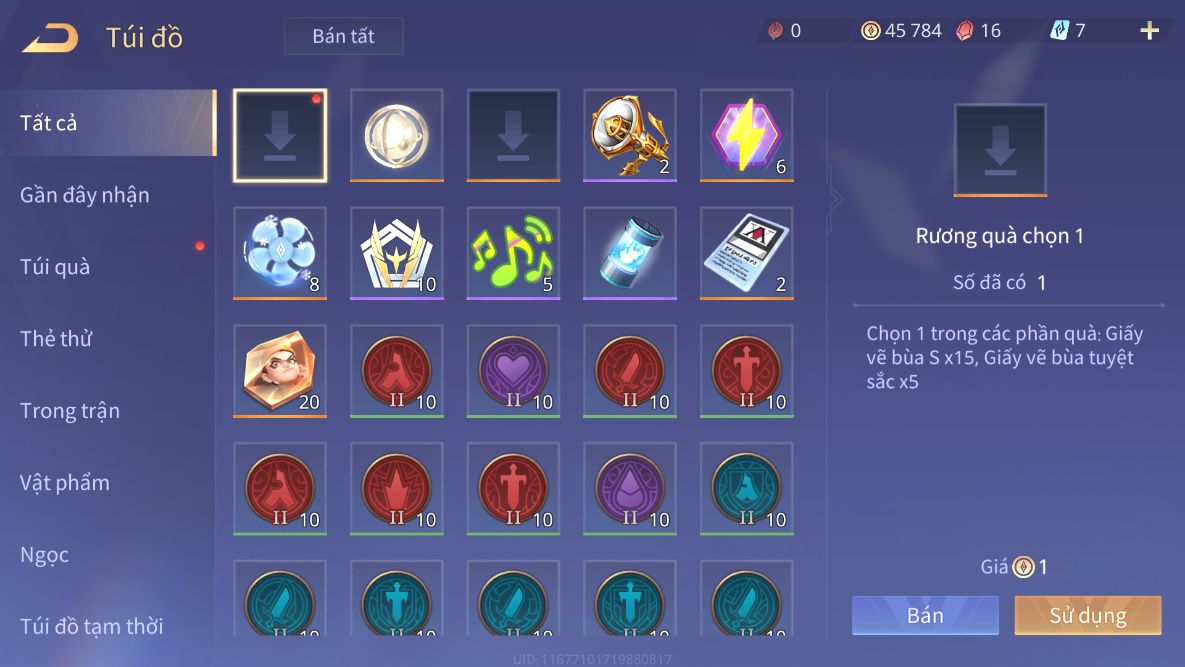Switch to the Vật phẩm tab

pos(65,483)
